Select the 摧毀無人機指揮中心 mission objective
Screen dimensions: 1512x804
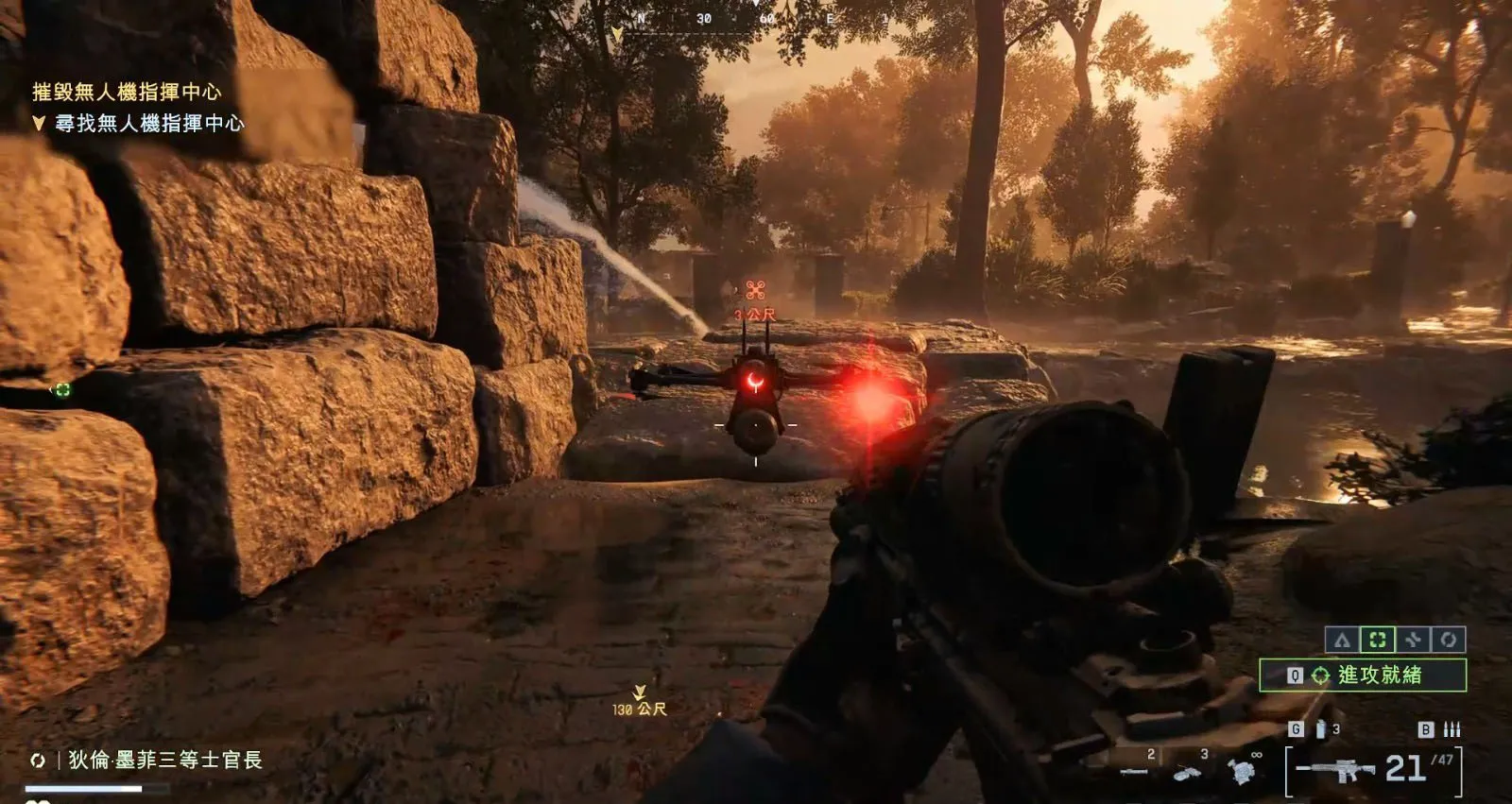coord(127,92)
